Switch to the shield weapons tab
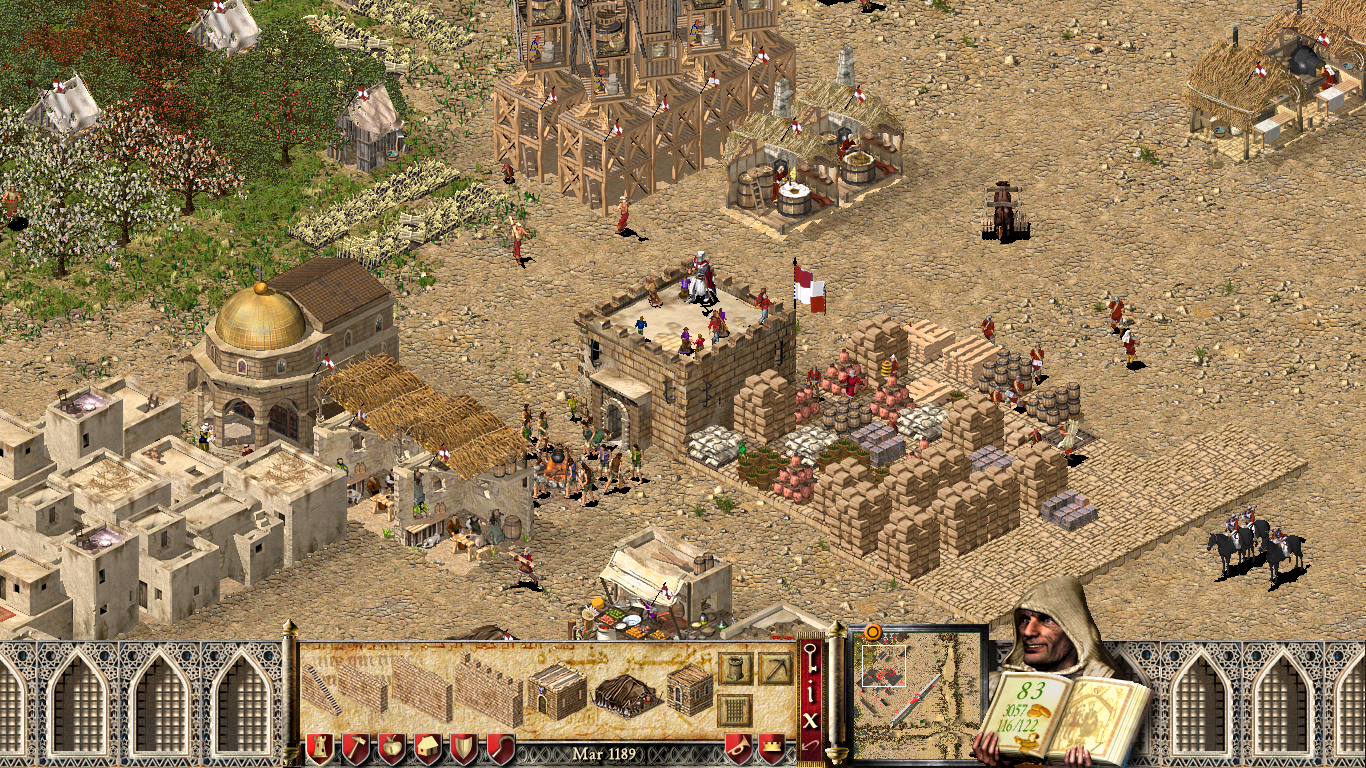 [463, 747]
